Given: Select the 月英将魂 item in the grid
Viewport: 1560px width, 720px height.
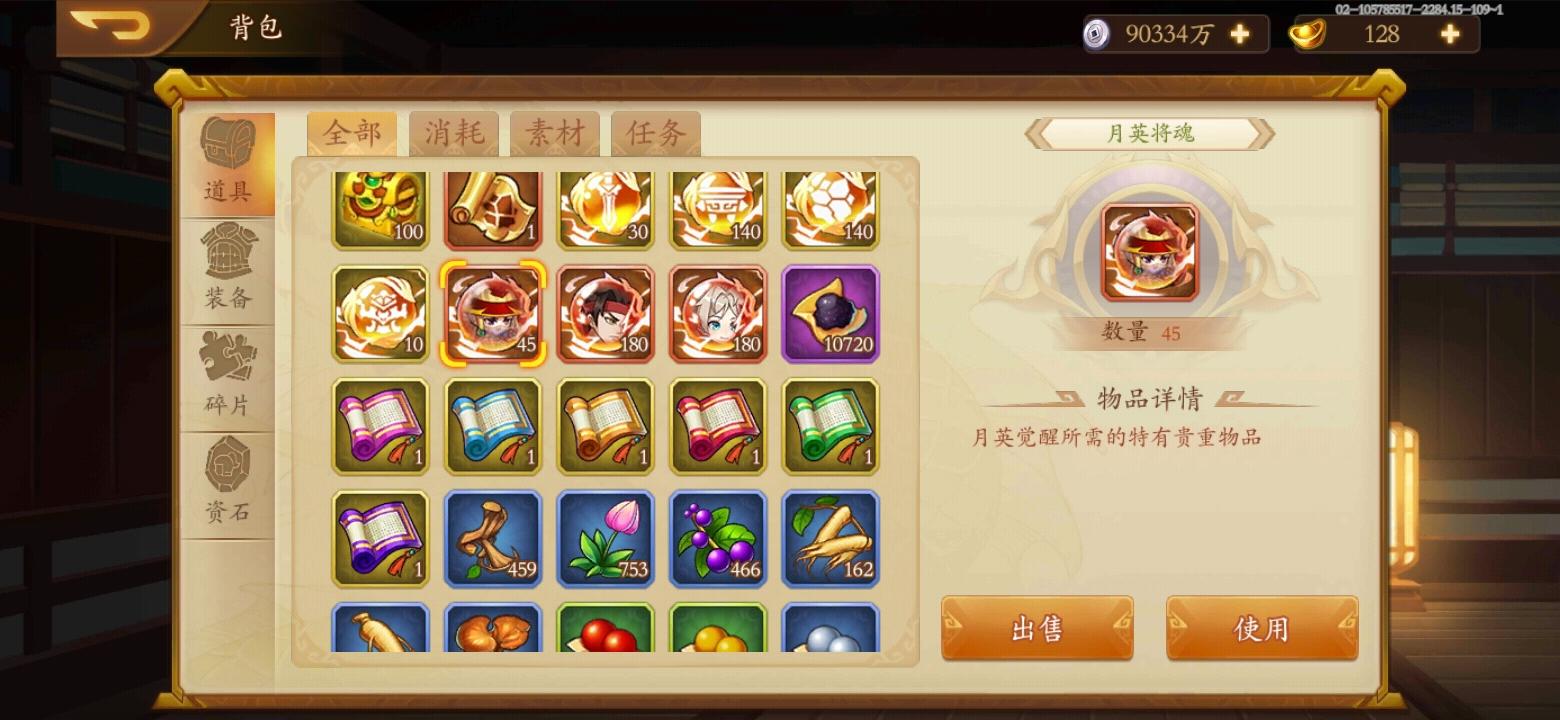Looking at the screenshot, I should coord(492,313).
